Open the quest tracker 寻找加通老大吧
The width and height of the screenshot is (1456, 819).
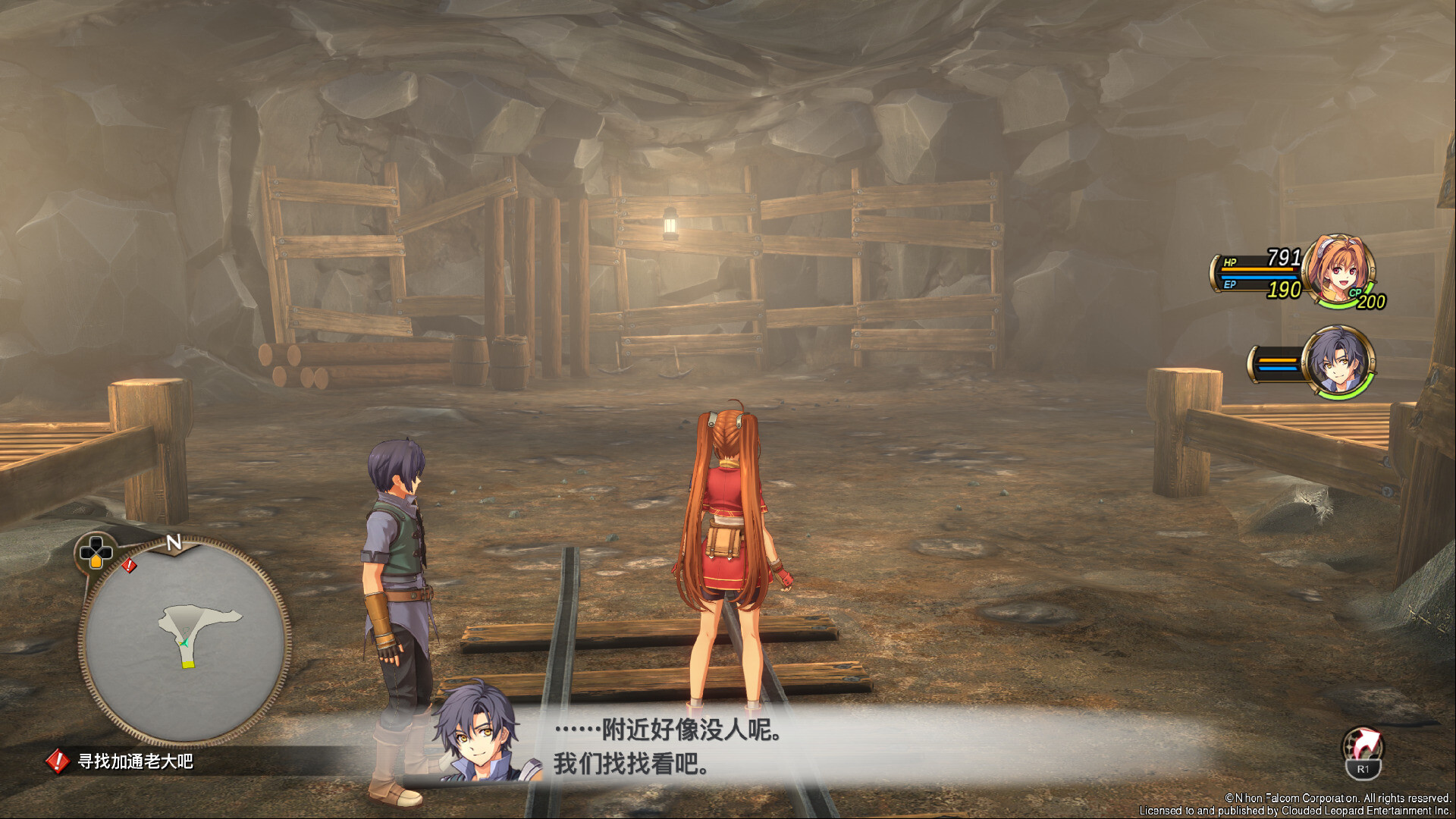134,761
